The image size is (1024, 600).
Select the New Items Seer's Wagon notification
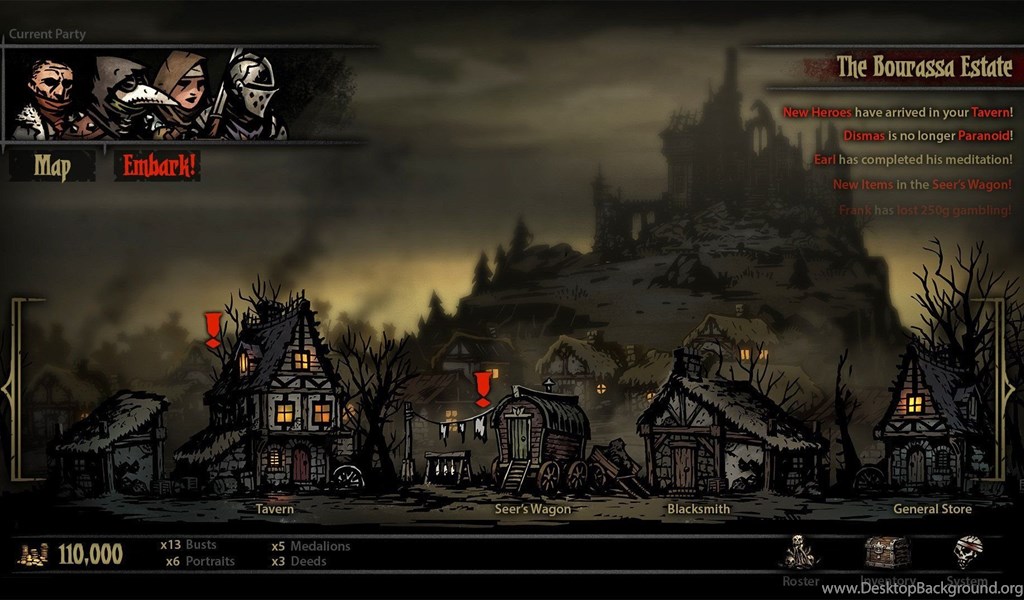click(x=921, y=184)
